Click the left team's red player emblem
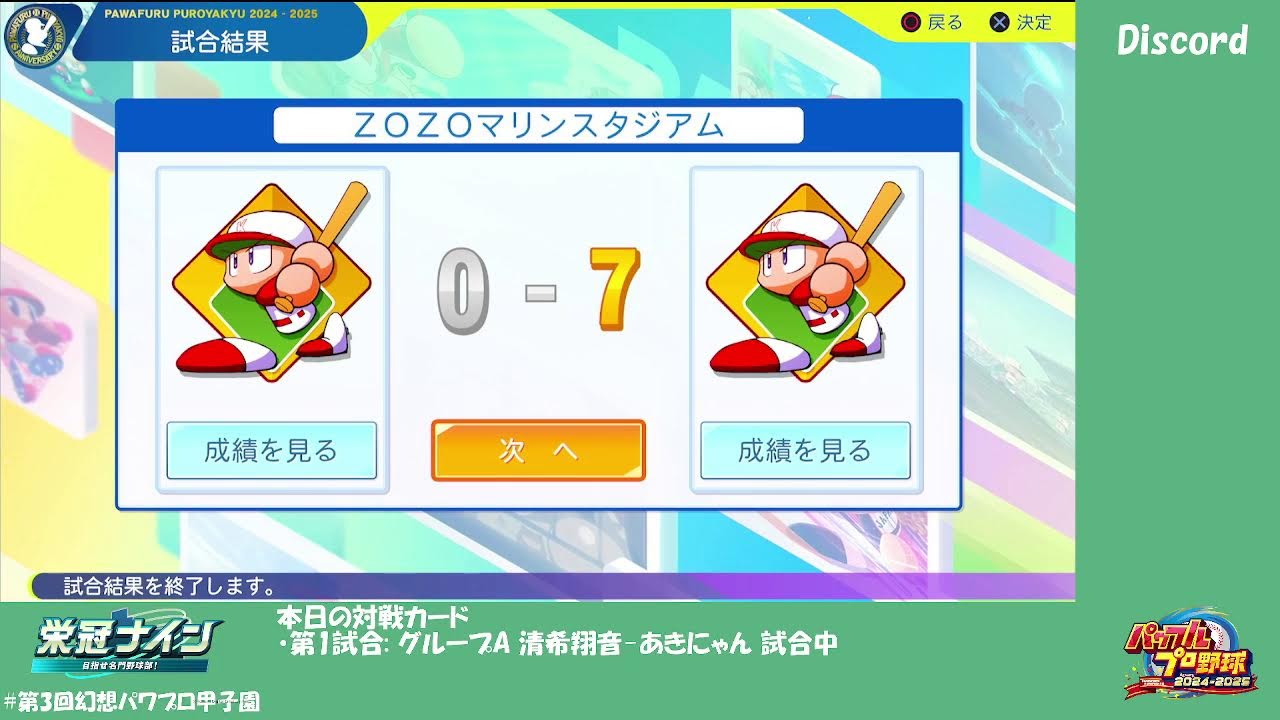The height and width of the screenshot is (720, 1280). [x=270, y=285]
